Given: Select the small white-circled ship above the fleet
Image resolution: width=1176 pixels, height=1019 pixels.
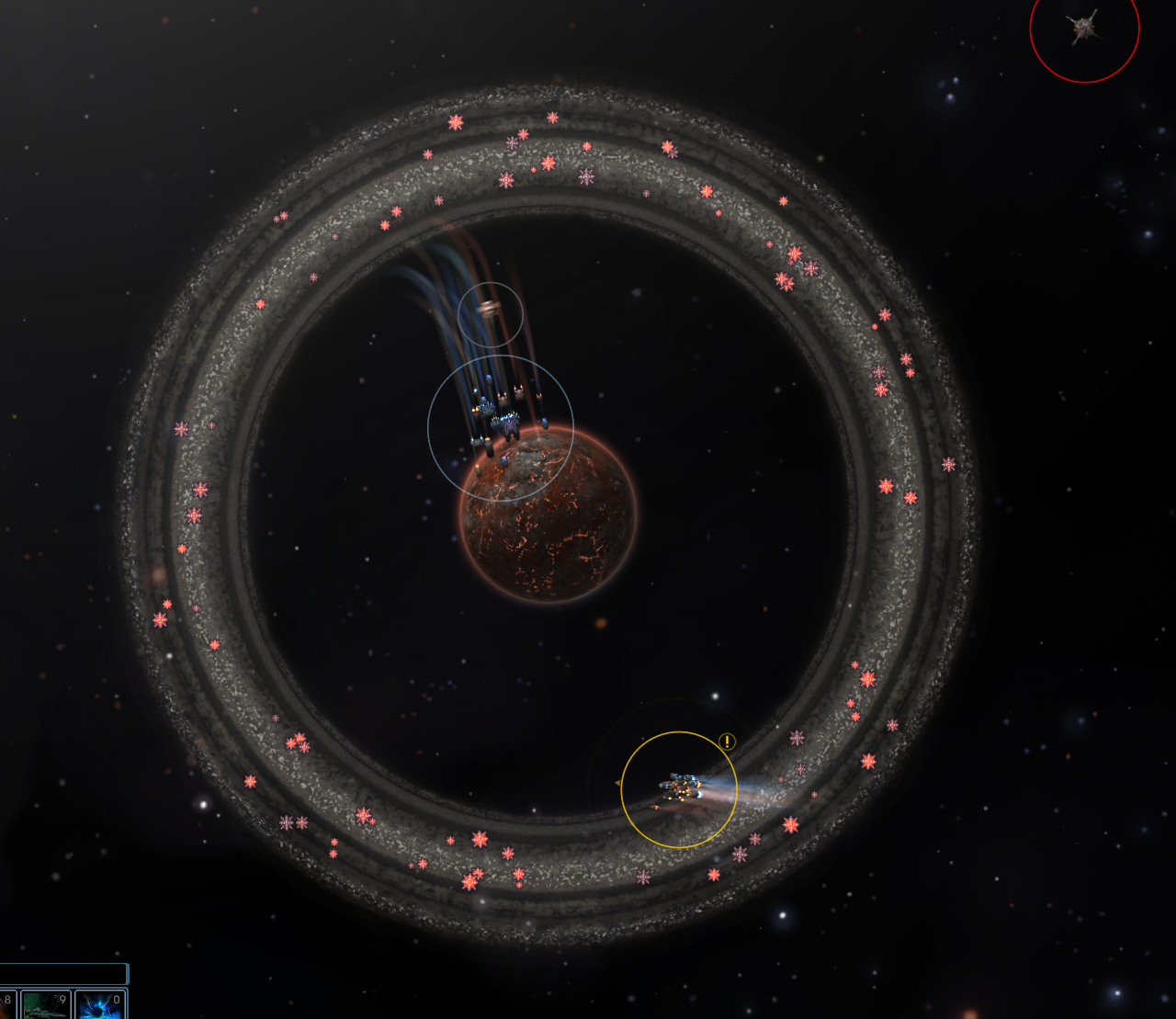Looking at the screenshot, I should 490,313.
